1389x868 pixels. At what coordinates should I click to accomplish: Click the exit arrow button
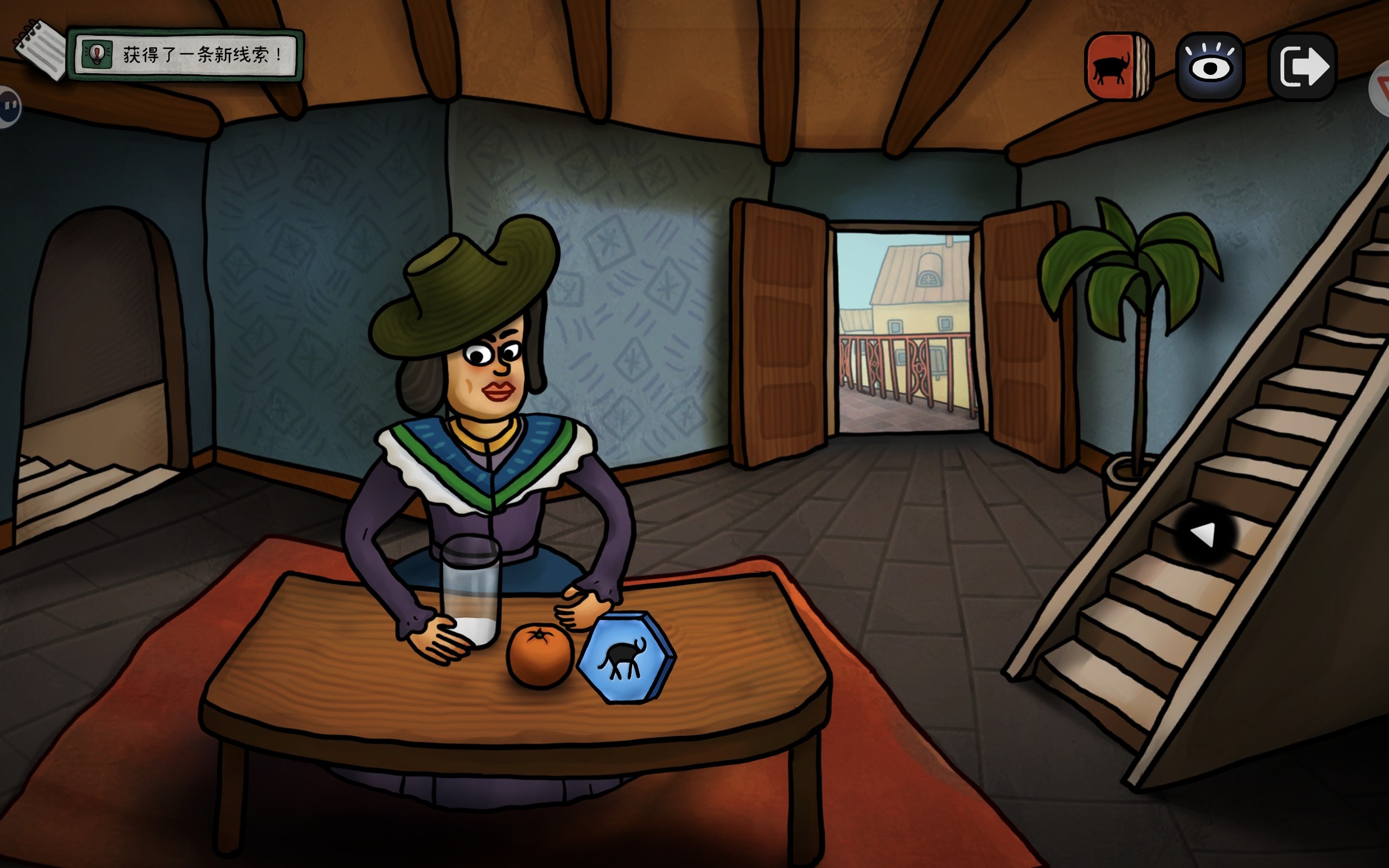coord(1302,67)
